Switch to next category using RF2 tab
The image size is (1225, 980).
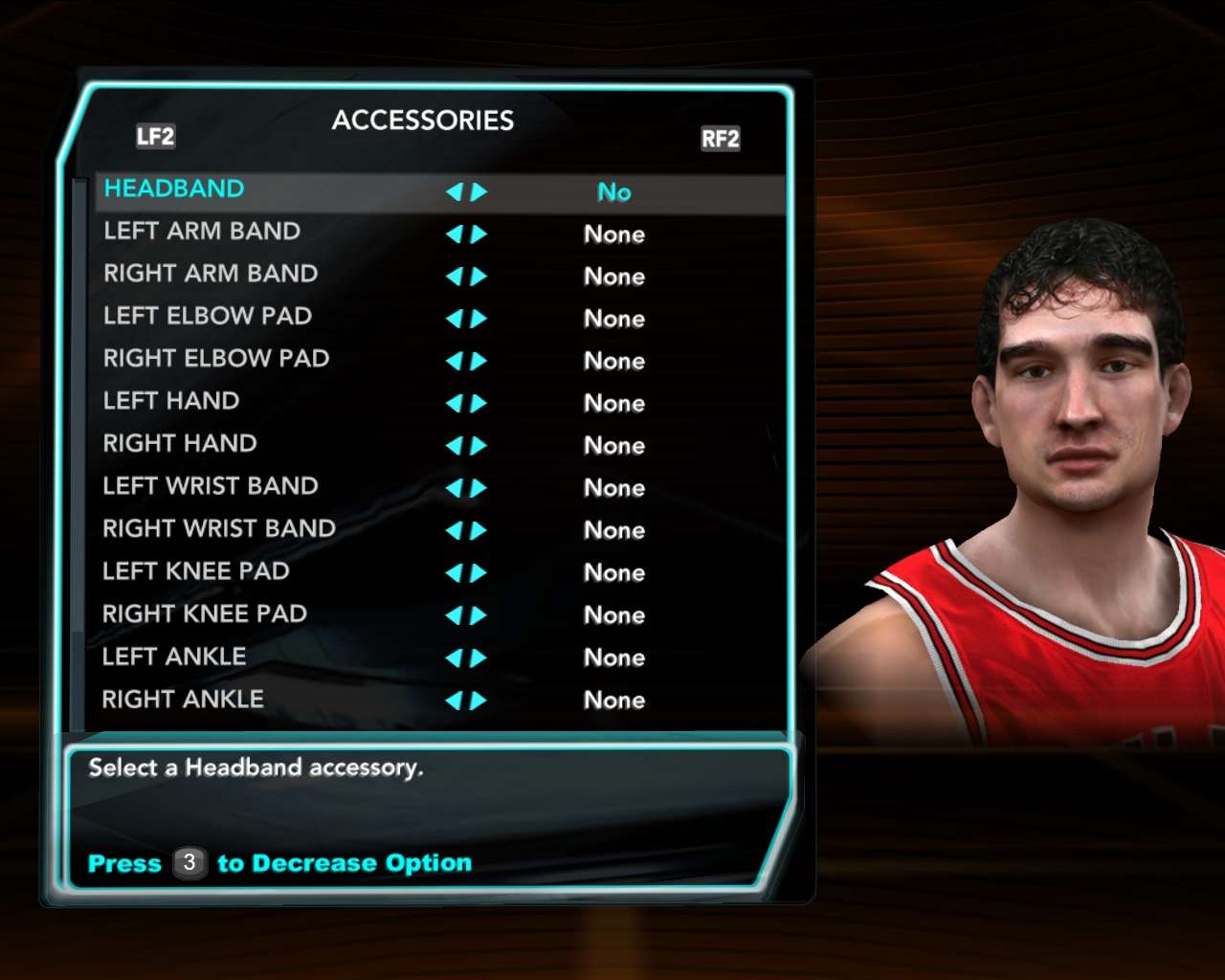click(x=721, y=139)
